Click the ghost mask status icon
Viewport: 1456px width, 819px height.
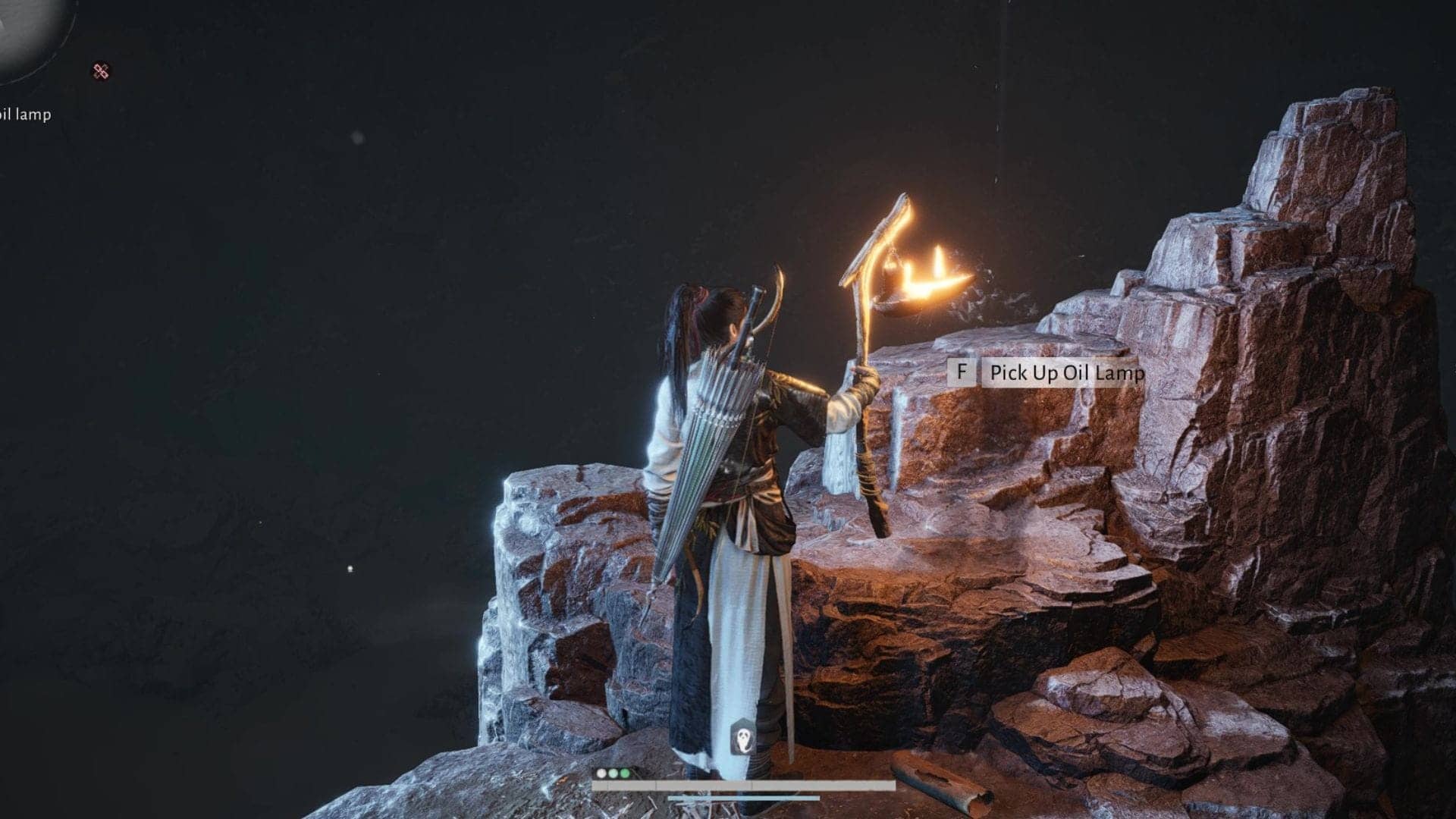point(743,738)
